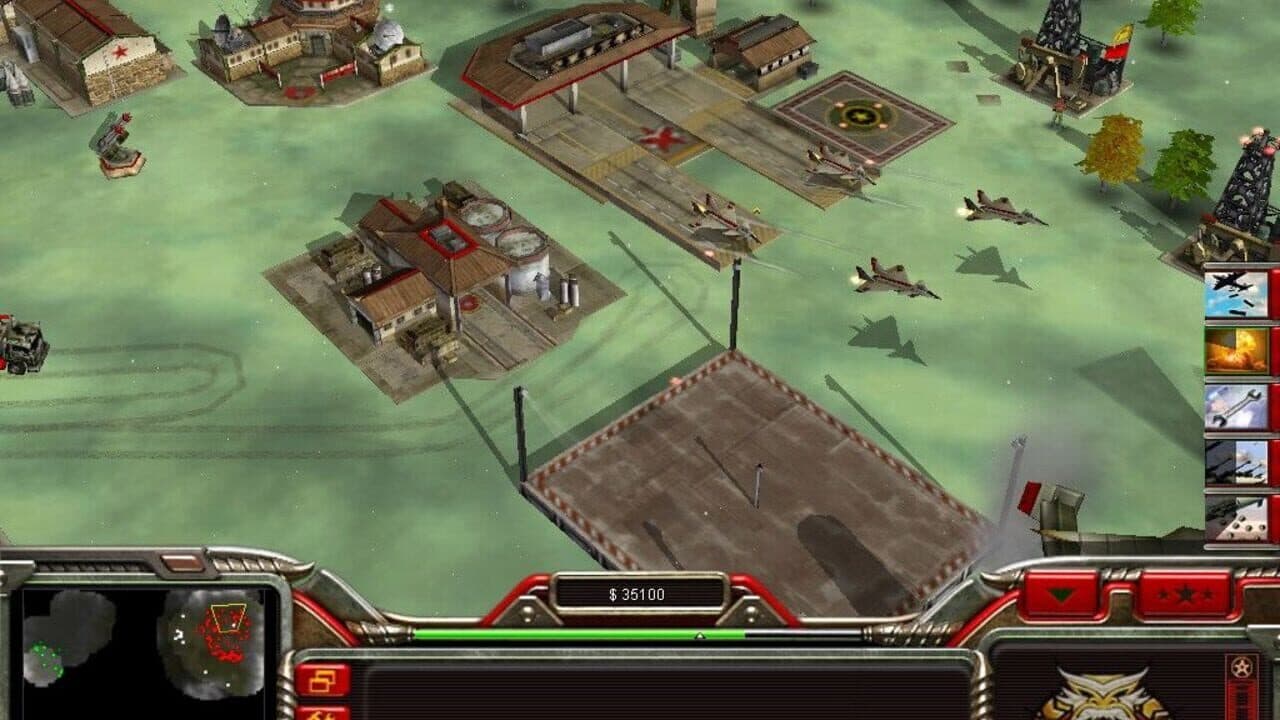Trigger the fiery explosion support power icon
The width and height of the screenshot is (1280, 720).
[1235, 348]
